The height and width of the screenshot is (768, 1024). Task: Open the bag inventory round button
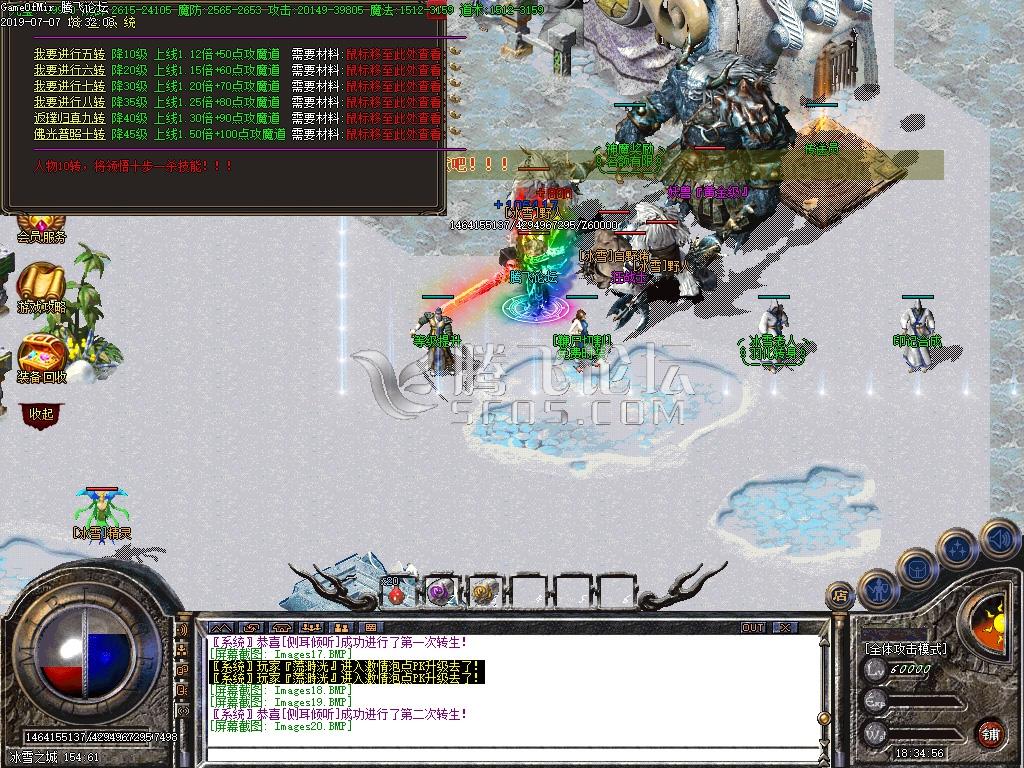point(917,567)
